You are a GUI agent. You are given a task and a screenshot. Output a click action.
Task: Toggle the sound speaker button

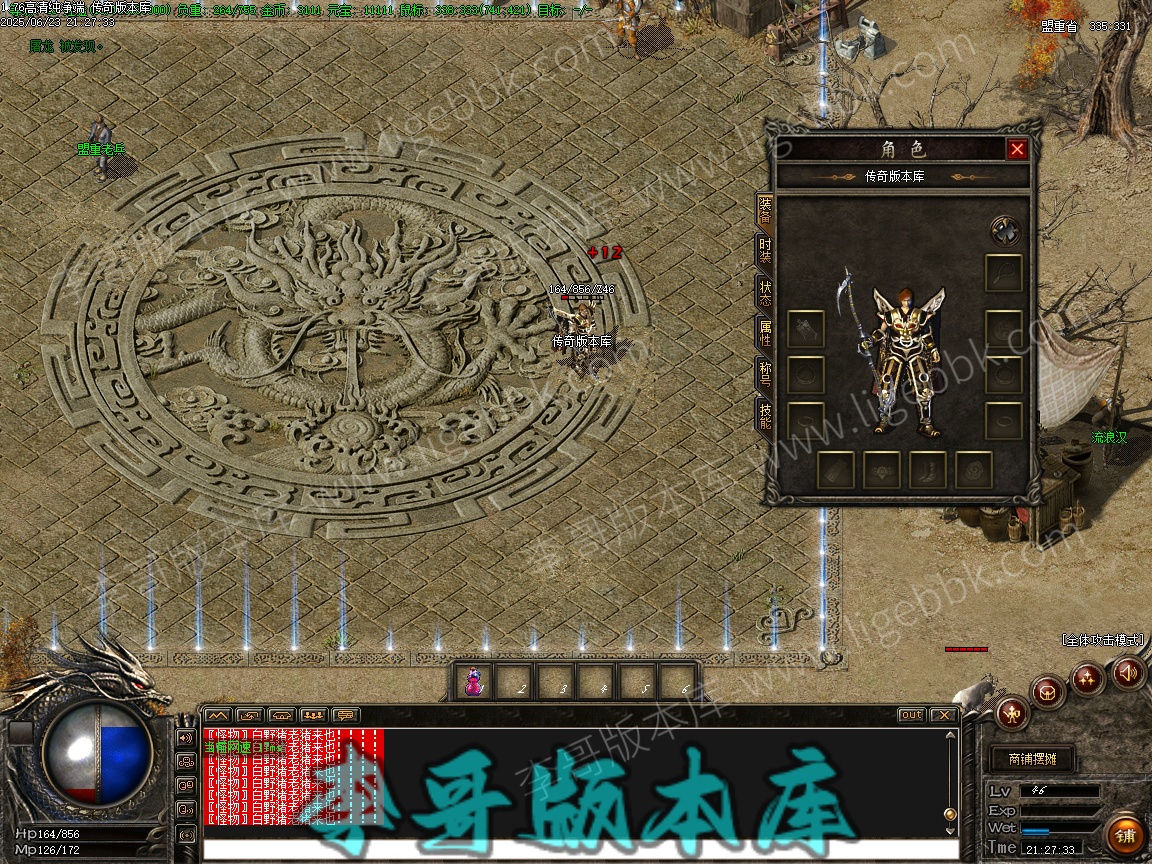[x=1129, y=673]
